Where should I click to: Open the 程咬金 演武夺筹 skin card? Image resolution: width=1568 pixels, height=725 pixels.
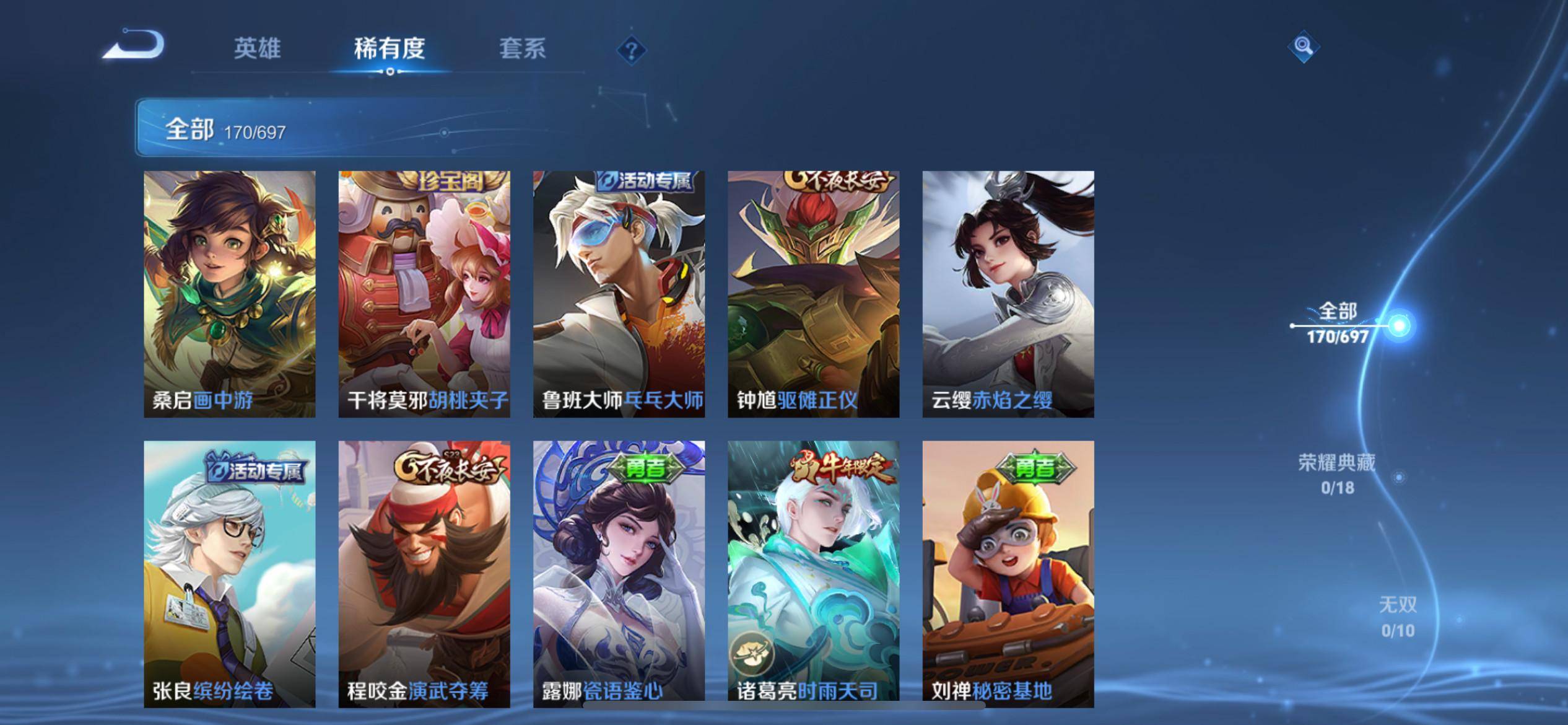(424, 573)
